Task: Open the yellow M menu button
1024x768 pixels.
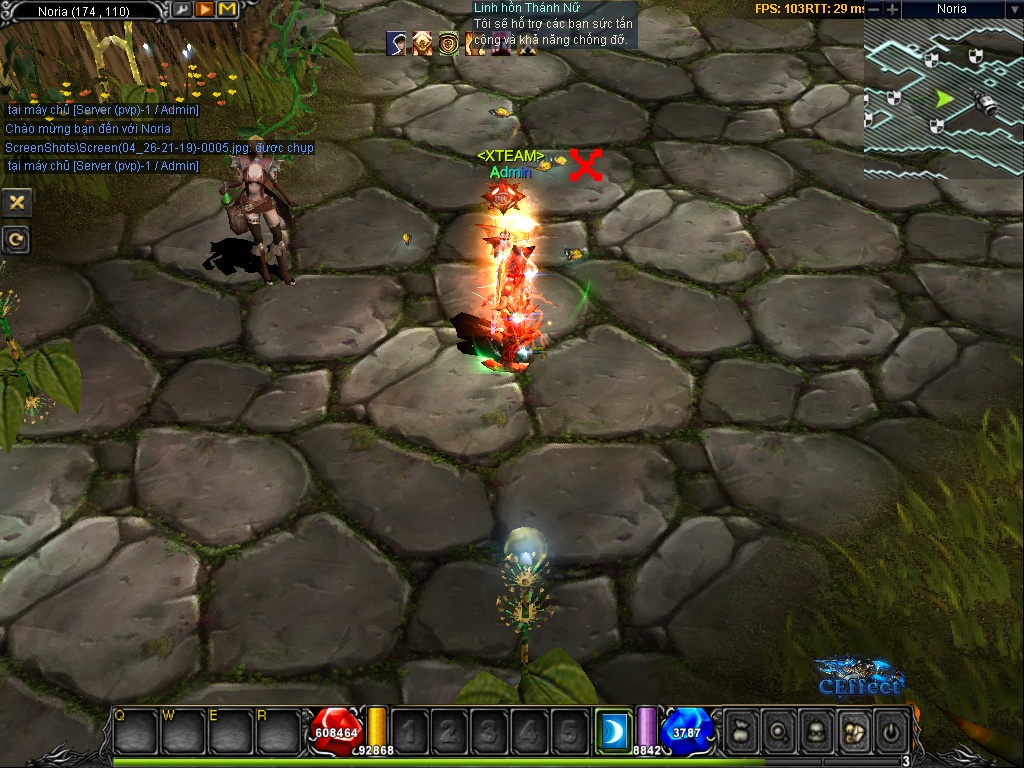Action: point(227,10)
